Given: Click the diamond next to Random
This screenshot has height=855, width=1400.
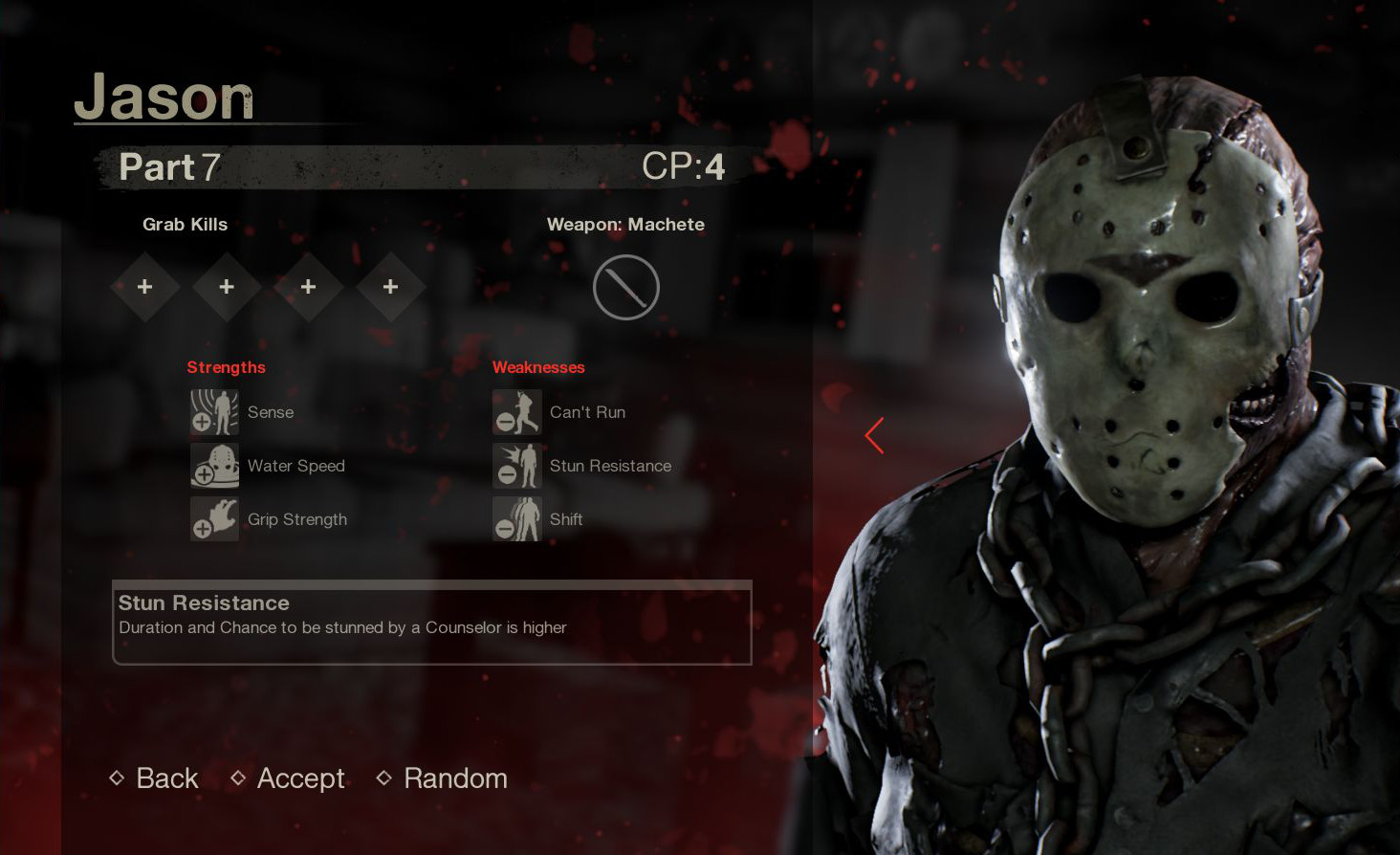Looking at the screenshot, I should coord(384,778).
